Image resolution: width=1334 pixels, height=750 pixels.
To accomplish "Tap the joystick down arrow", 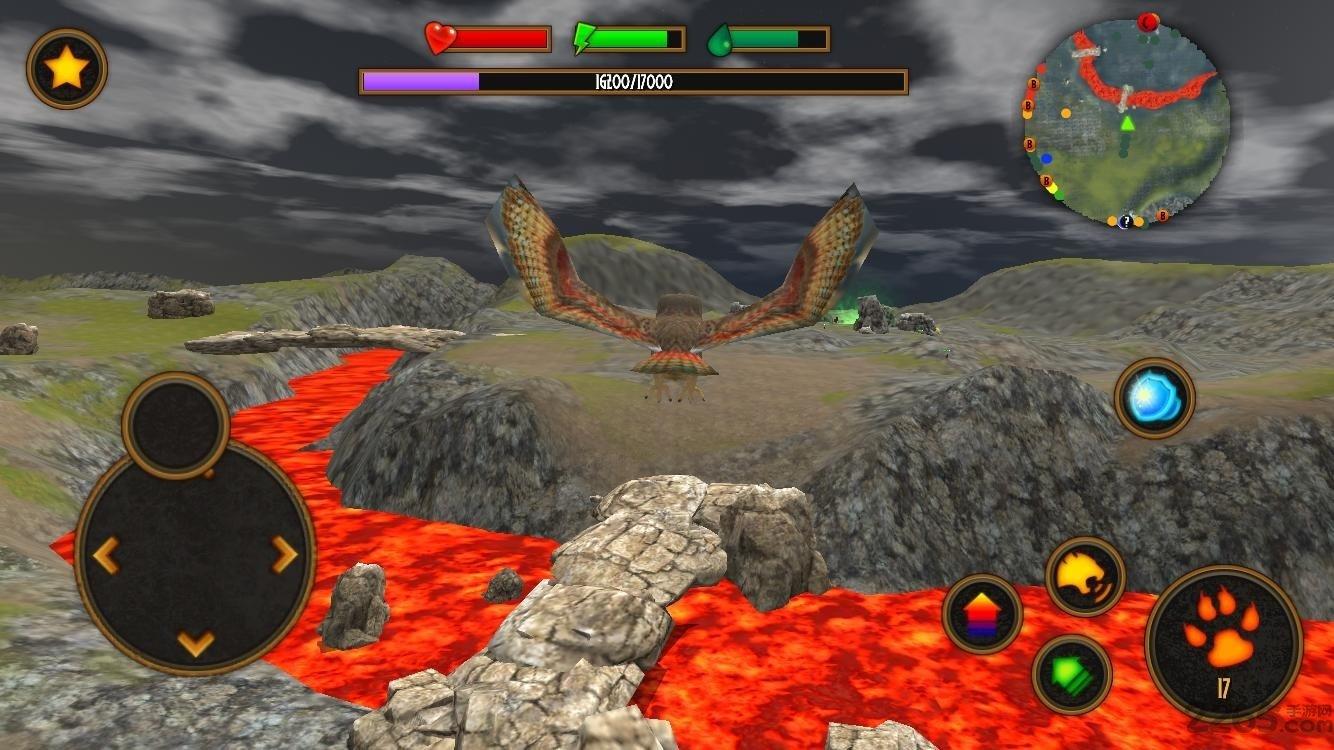I will coord(196,642).
